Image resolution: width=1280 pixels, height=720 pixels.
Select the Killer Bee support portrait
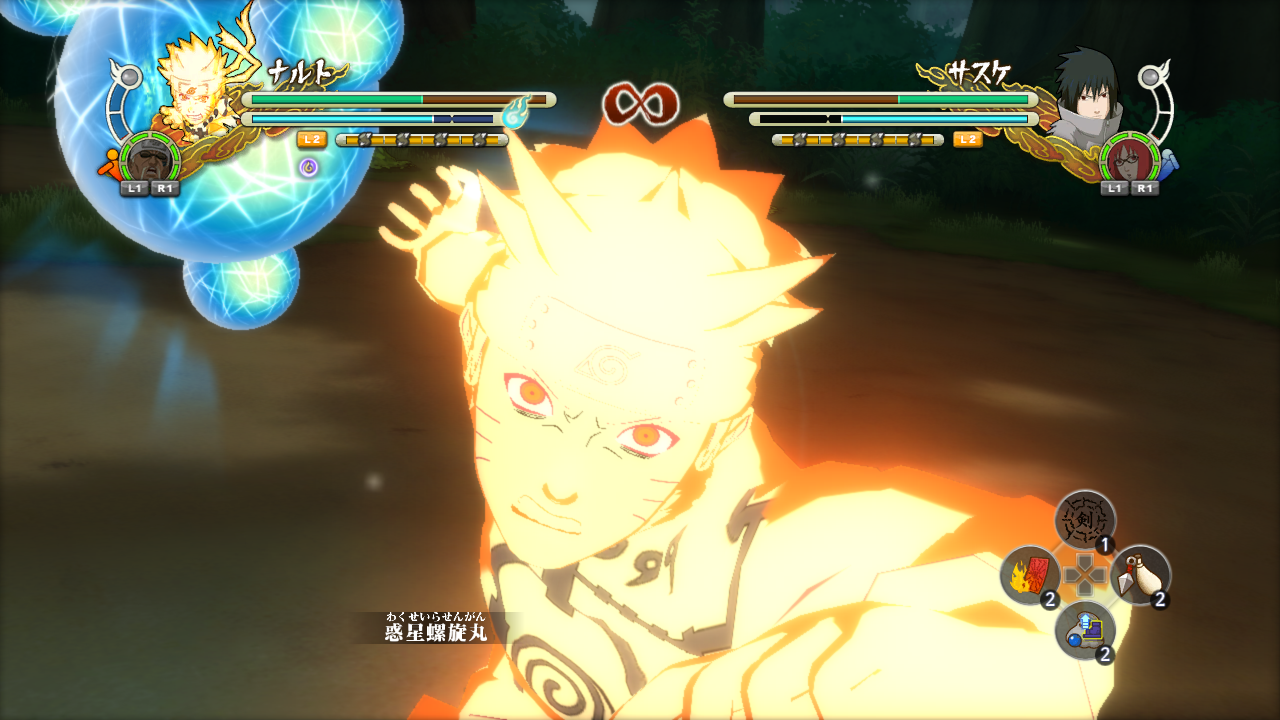[x=150, y=159]
